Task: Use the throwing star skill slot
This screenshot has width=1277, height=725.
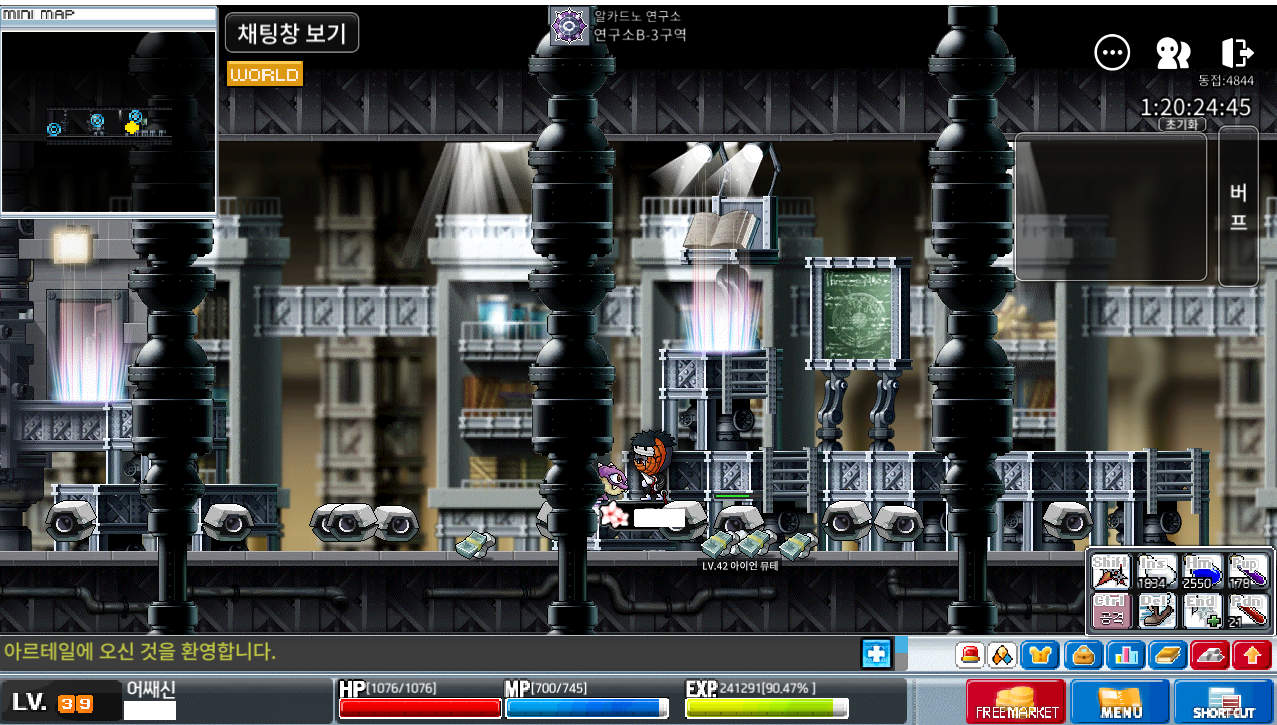Action: pos(1110,572)
